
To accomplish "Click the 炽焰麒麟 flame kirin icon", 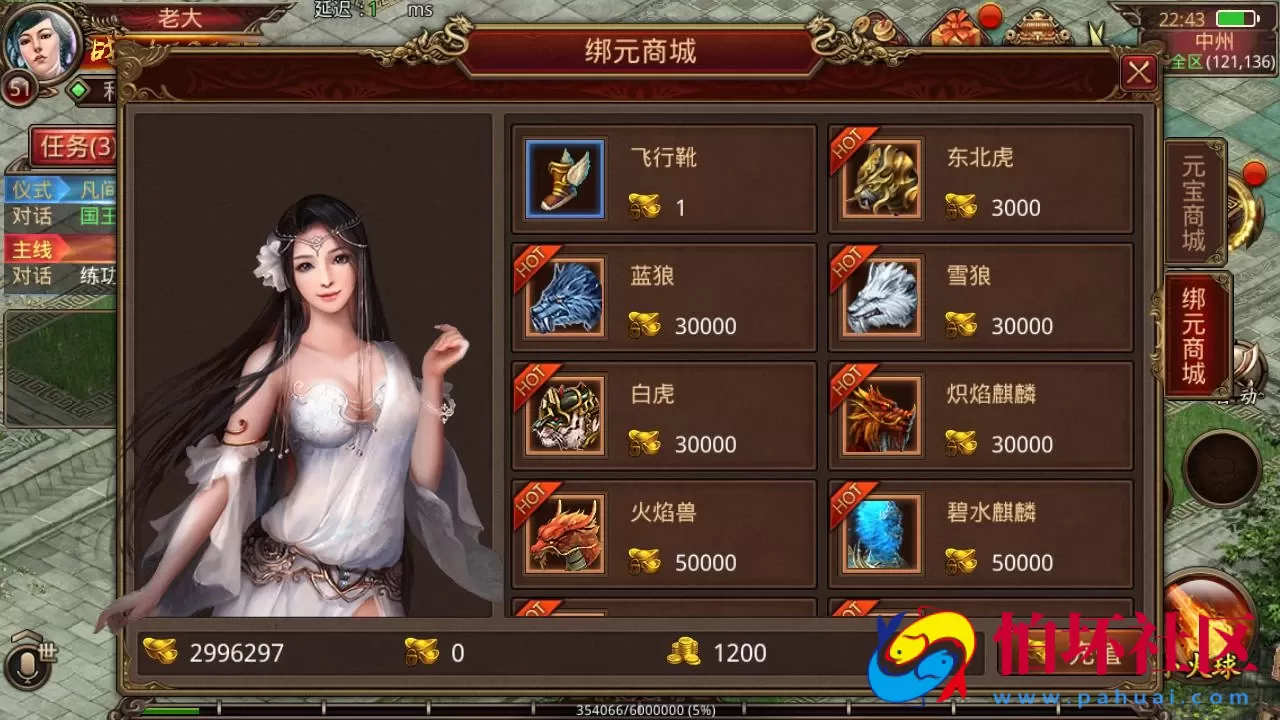I will point(879,416).
